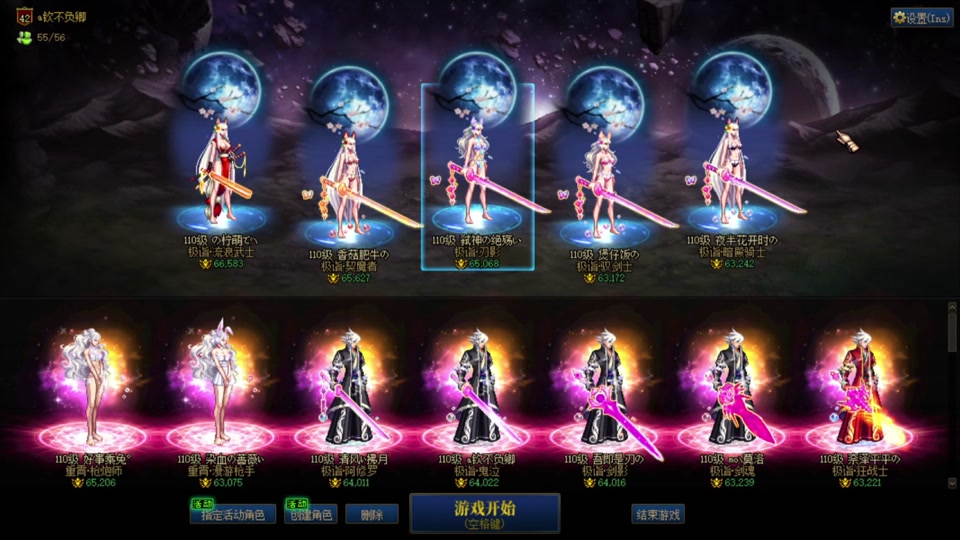Choose the highlighted 刃影 character with 65,068 fame
This screenshot has height=540, width=960.
[477, 175]
